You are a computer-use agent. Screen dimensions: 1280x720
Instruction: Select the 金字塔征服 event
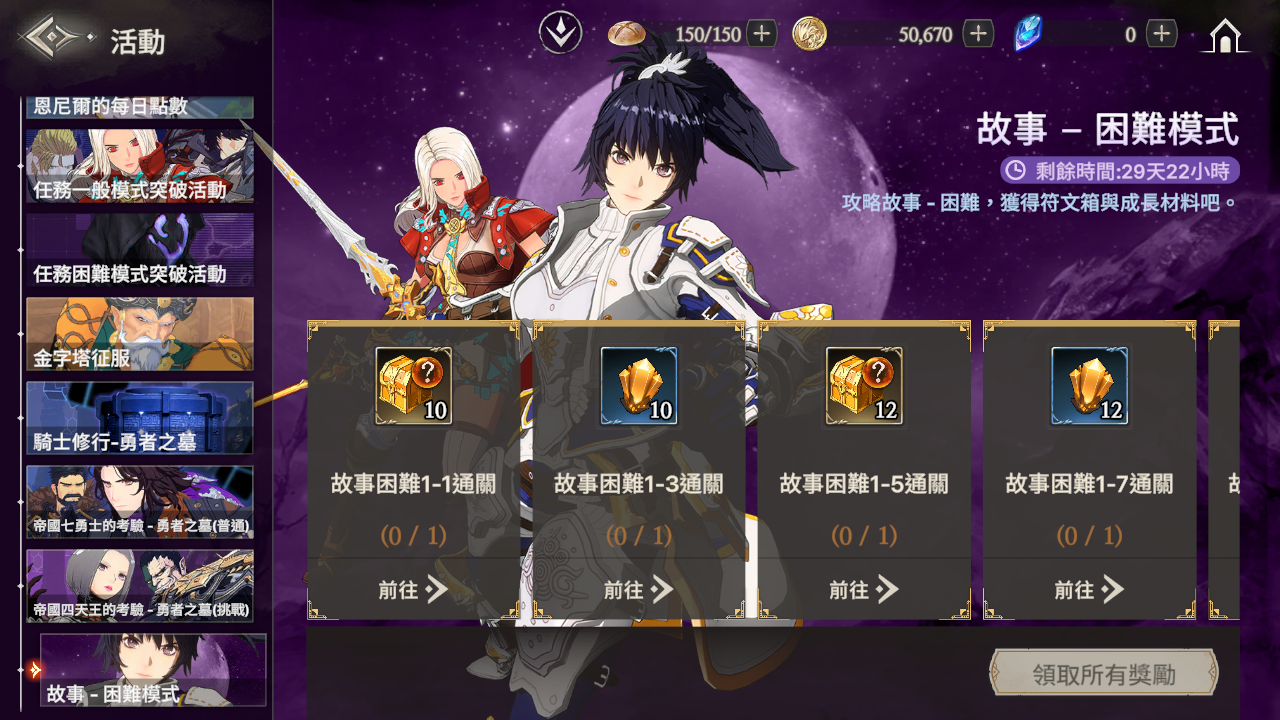coord(140,334)
